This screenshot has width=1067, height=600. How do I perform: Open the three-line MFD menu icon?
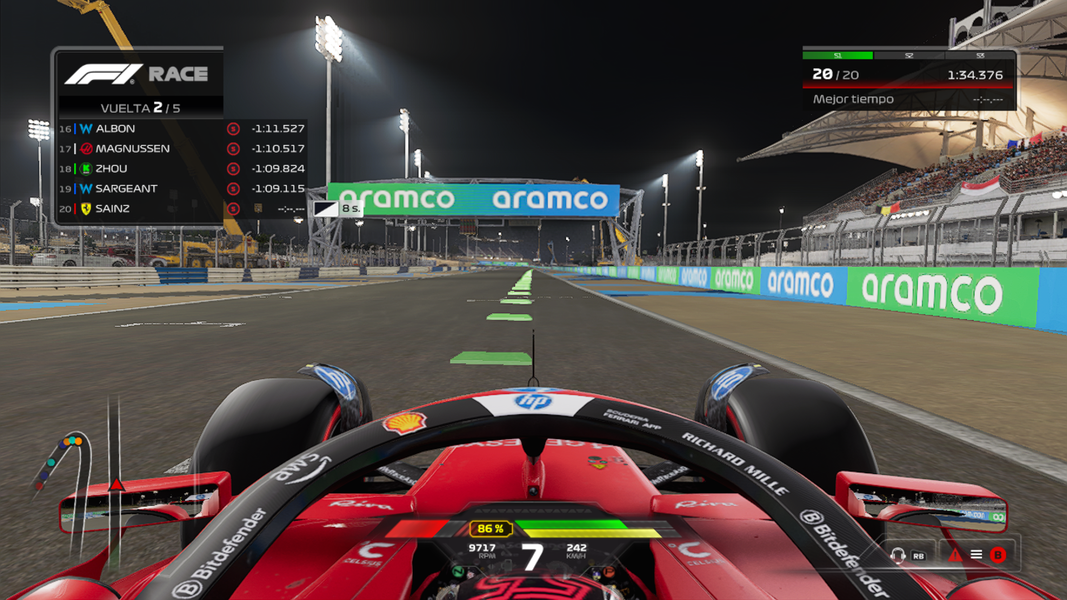(976, 555)
